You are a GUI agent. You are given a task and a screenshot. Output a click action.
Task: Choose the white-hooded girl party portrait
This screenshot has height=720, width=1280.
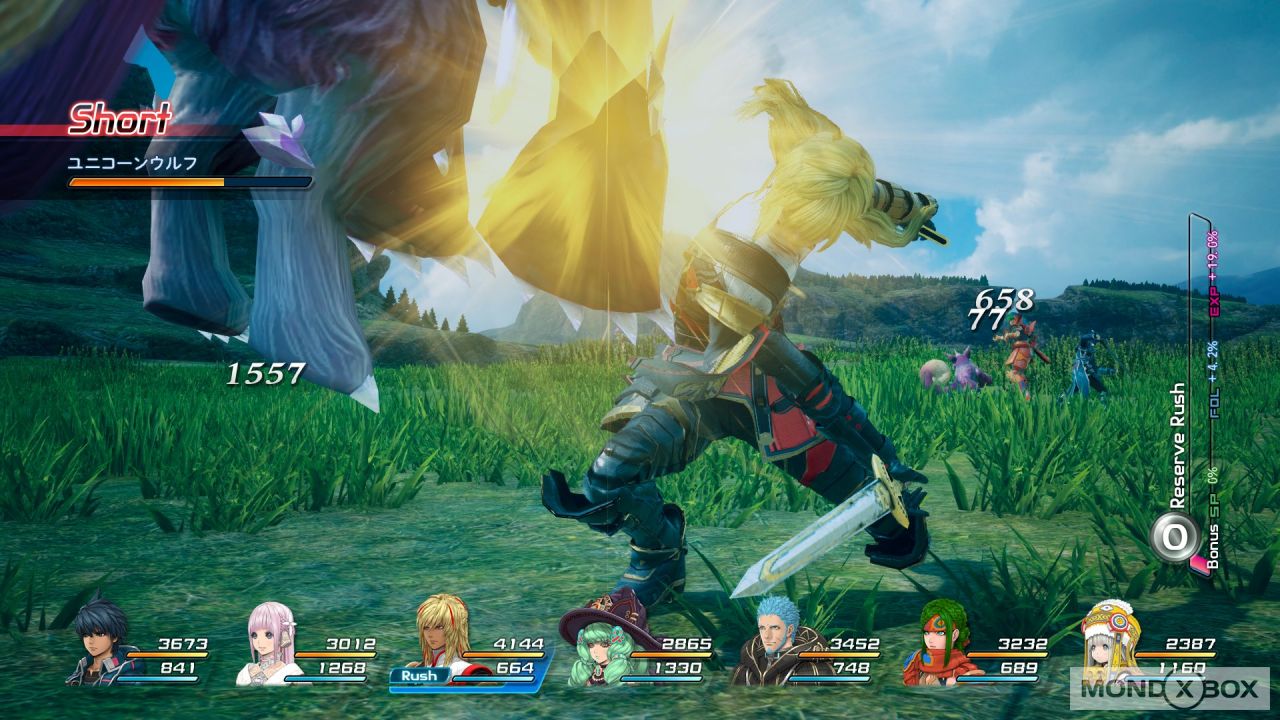tap(1108, 645)
